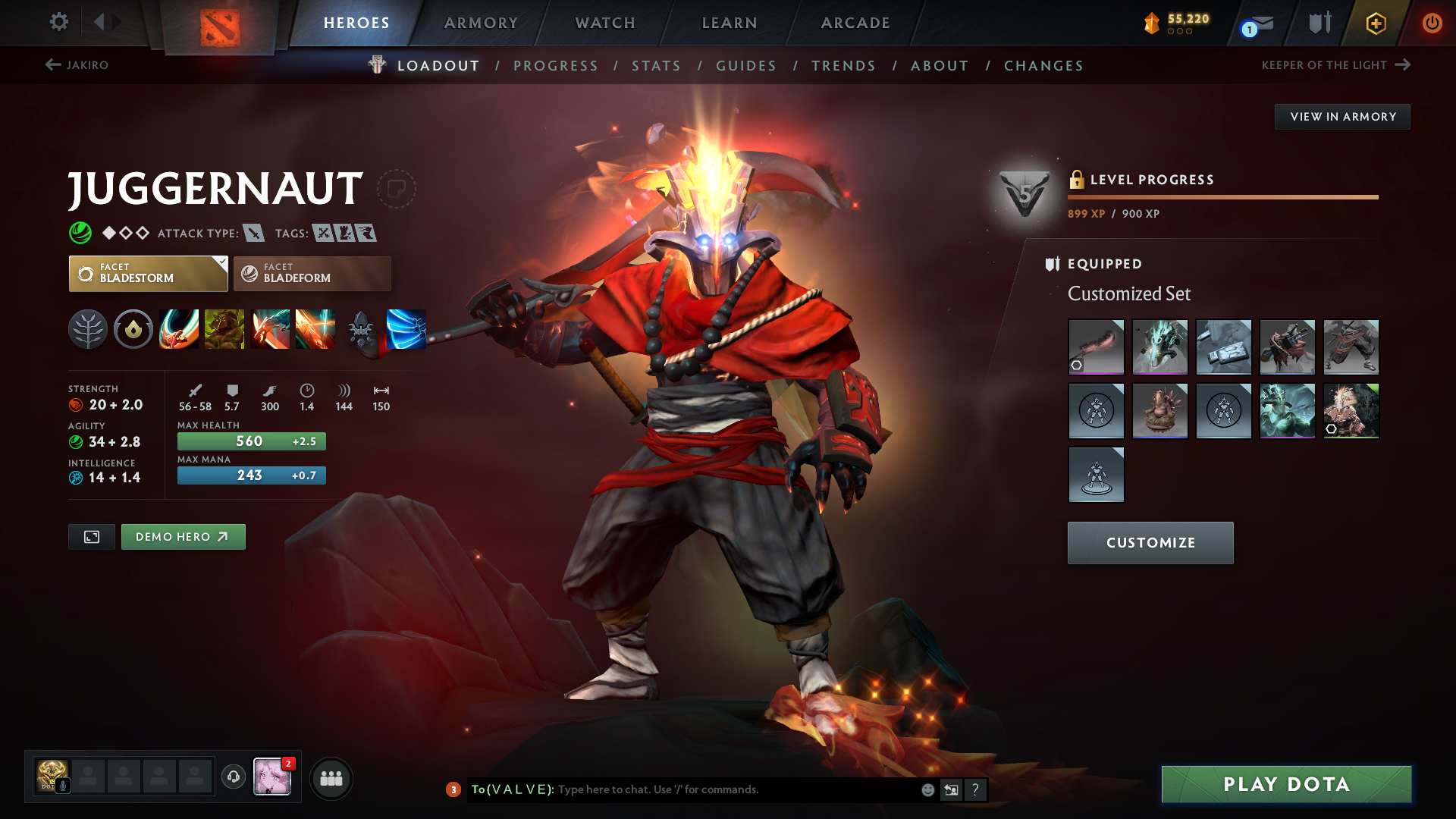The image size is (1456, 819).
Task: Open the Watch tab
Action: pos(605,23)
